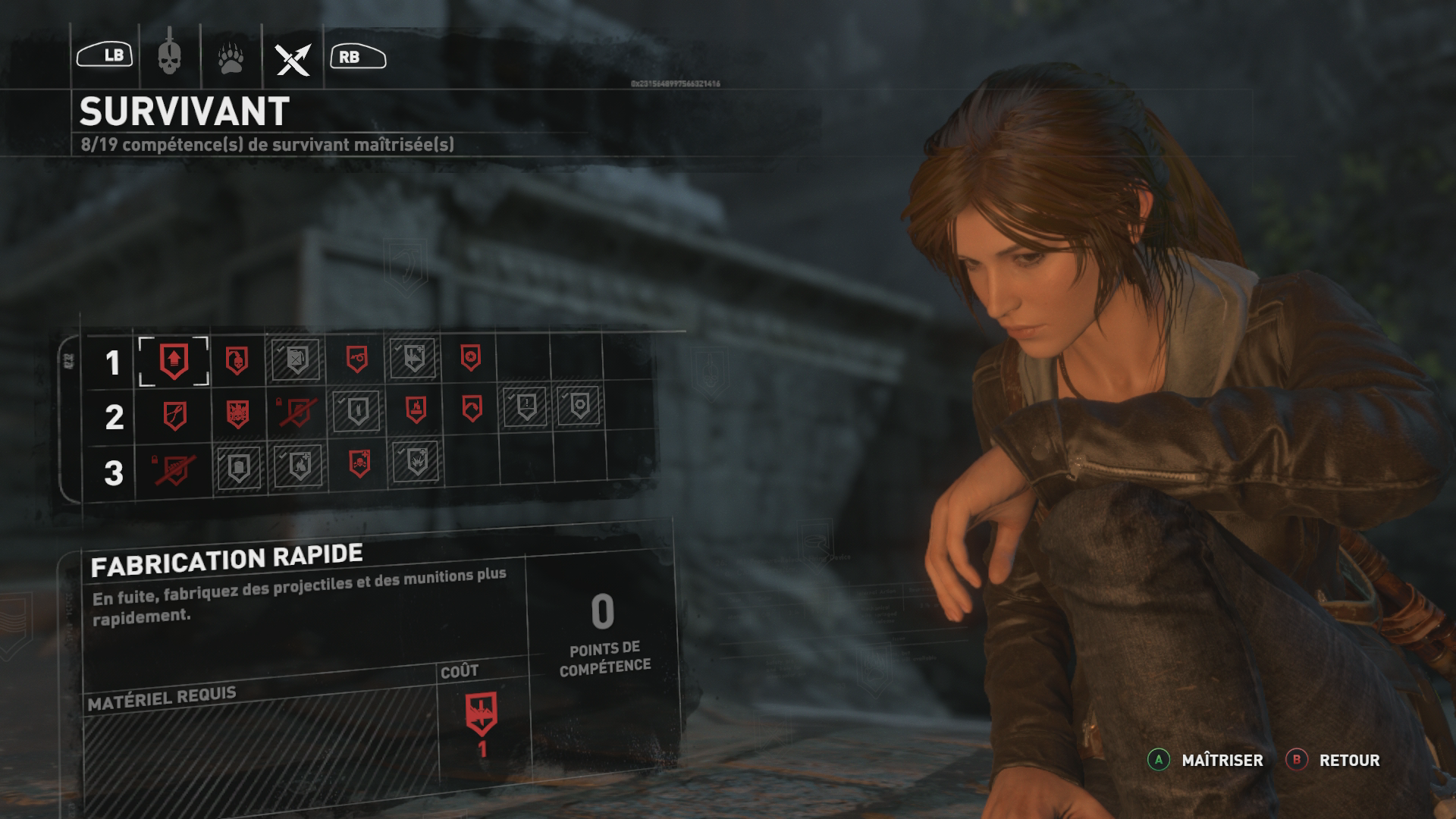Choose the red flaming skull skill
Image resolution: width=1456 pixels, height=819 pixels.
click(x=237, y=414)
